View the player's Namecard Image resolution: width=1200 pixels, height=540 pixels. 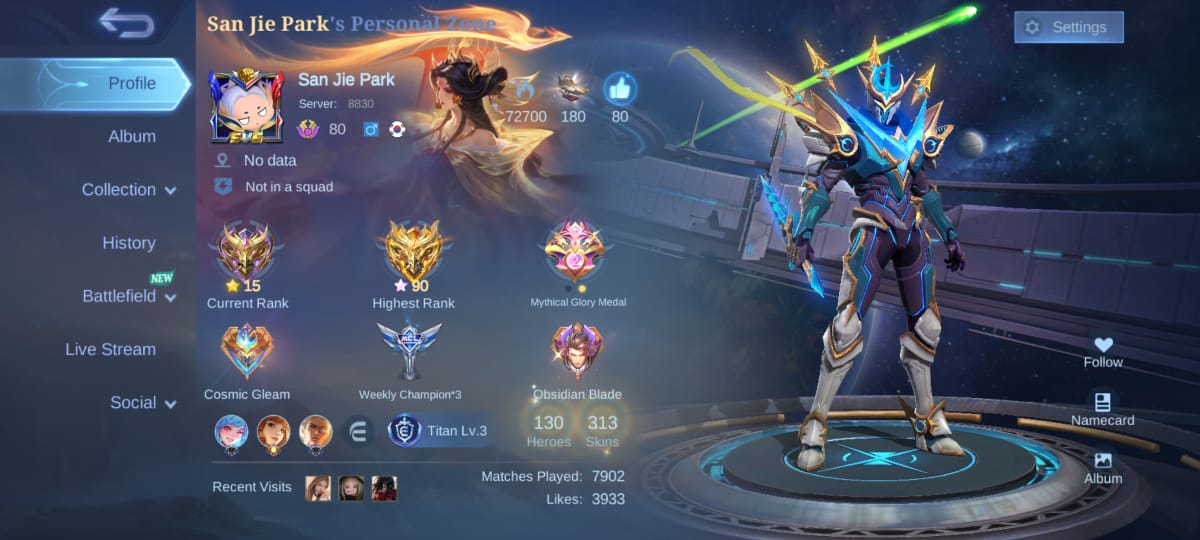point(1103,409)
